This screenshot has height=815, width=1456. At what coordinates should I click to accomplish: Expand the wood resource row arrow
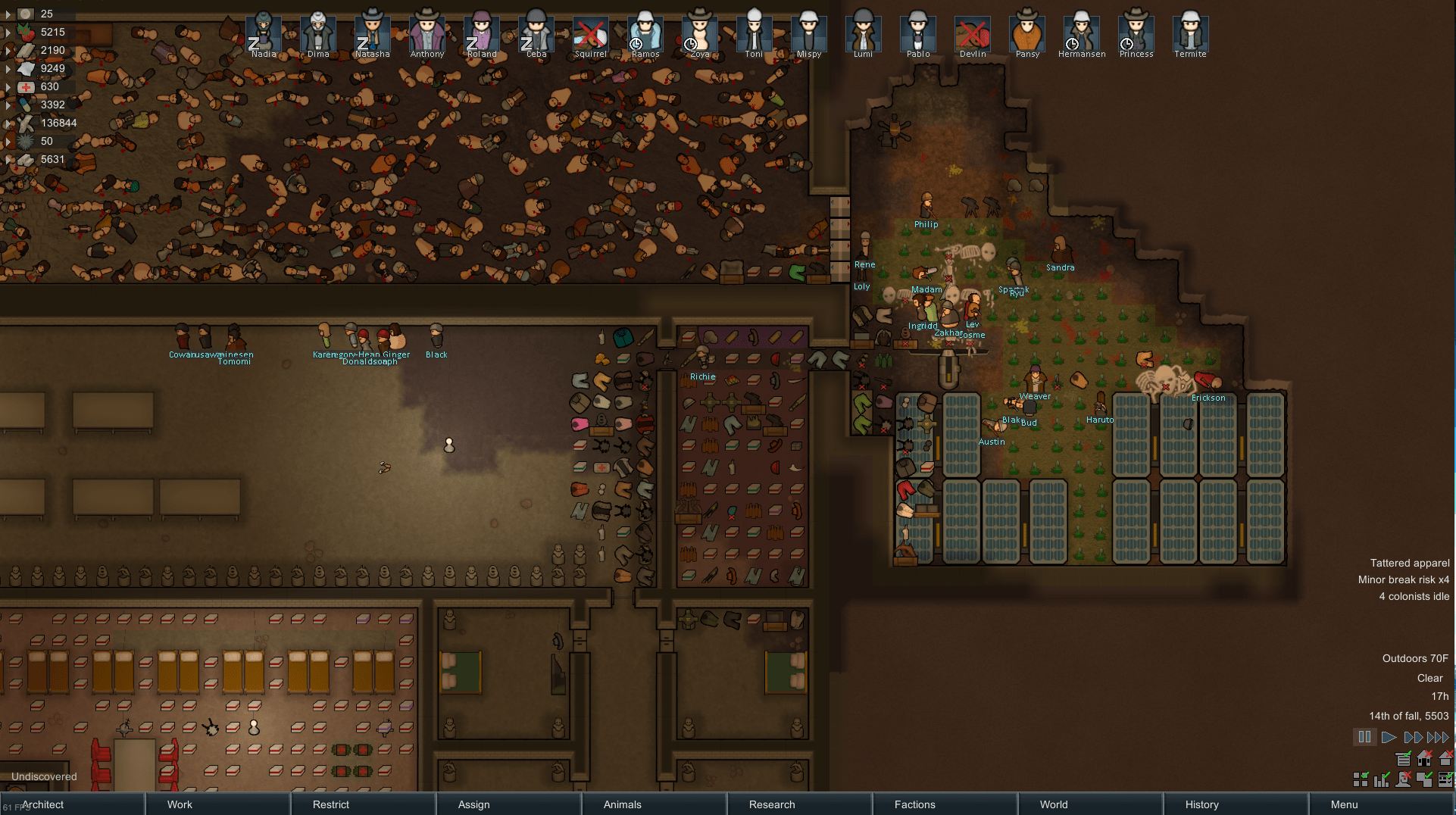pos(8,123)
